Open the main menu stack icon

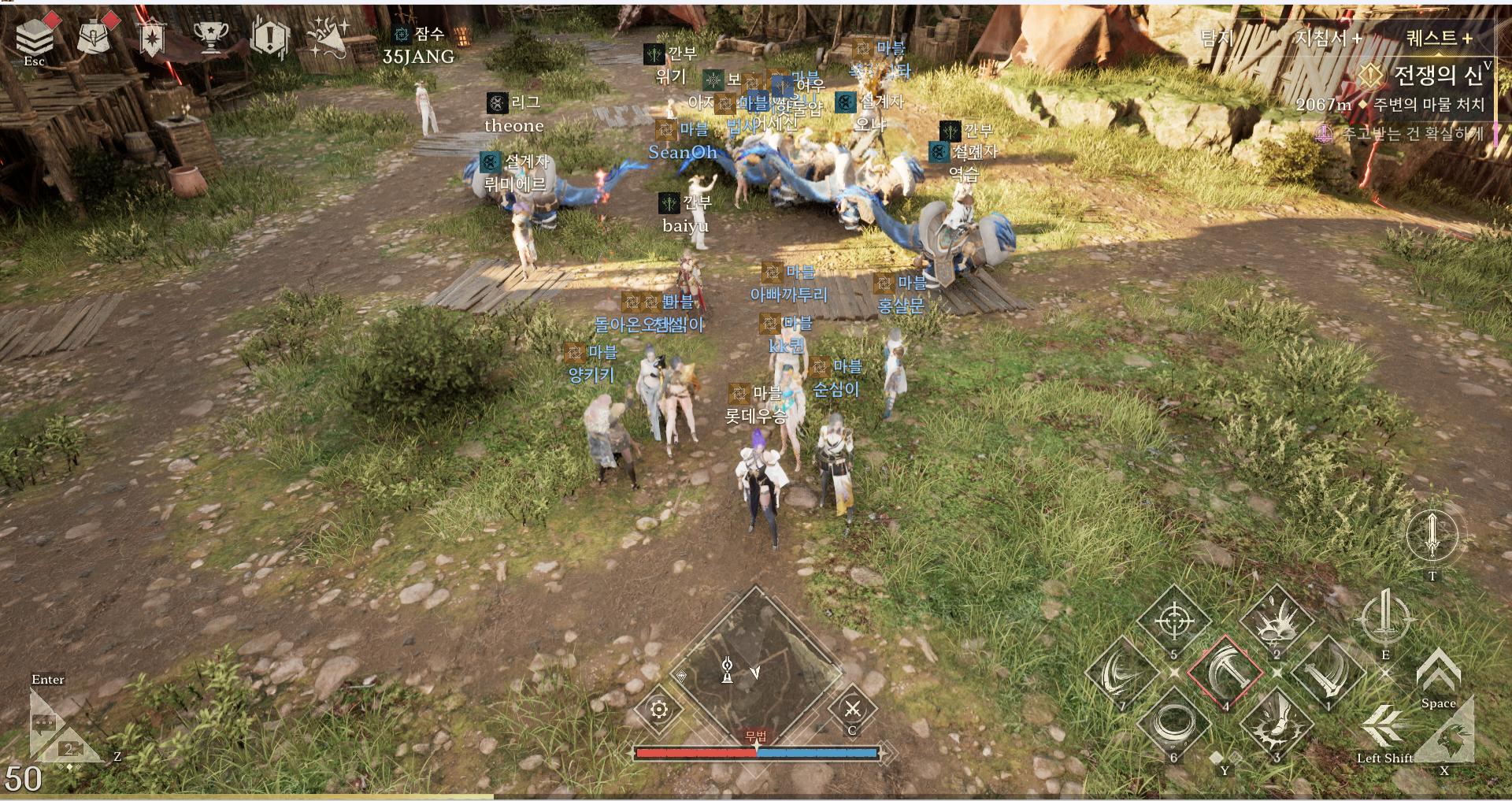[35, 36]
